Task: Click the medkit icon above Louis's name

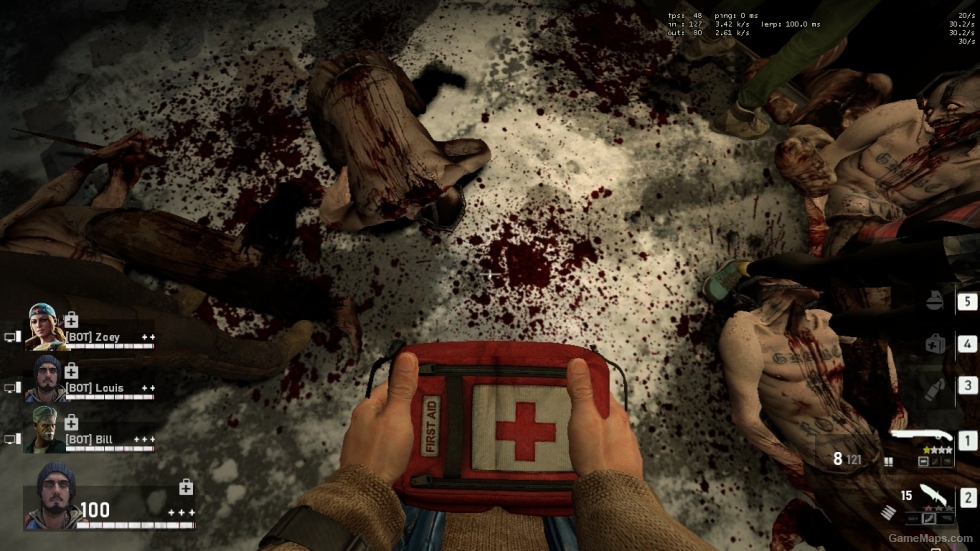Action: [71, 371]
